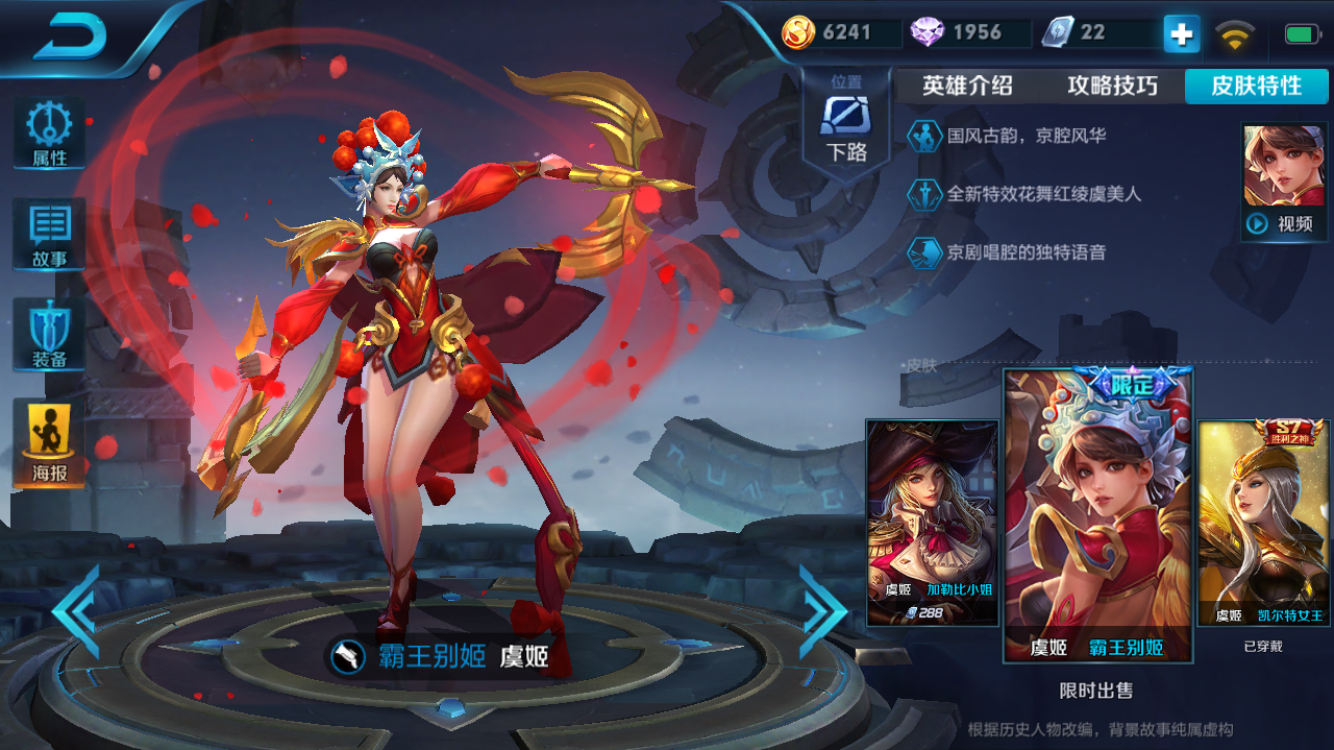Open the 装备 equipment panel
Screen dimensions: 1334x750
tap(49, 335)
